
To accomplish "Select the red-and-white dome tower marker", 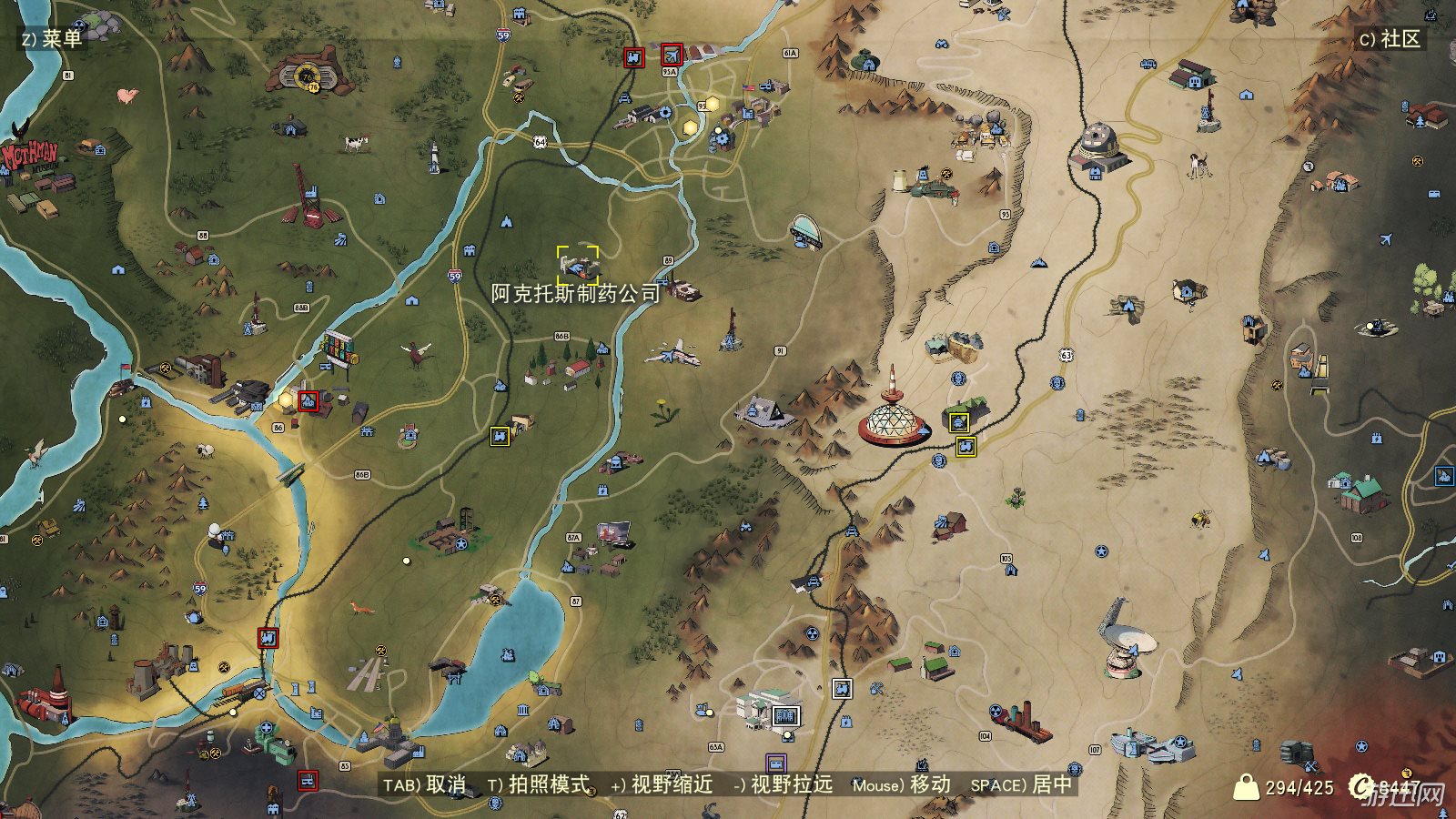I will tap(894, 413).
